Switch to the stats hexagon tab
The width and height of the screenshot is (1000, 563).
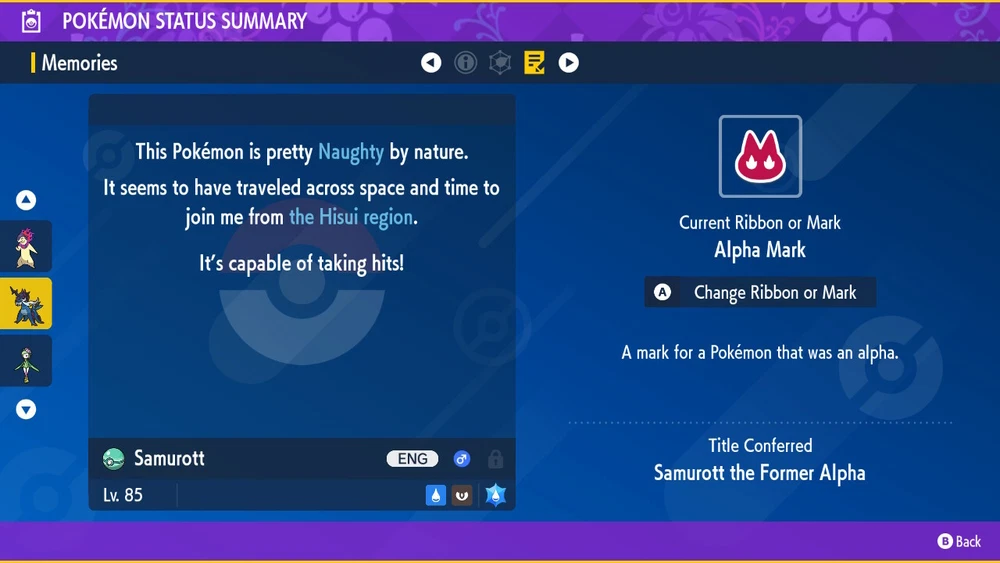[500, 63]
